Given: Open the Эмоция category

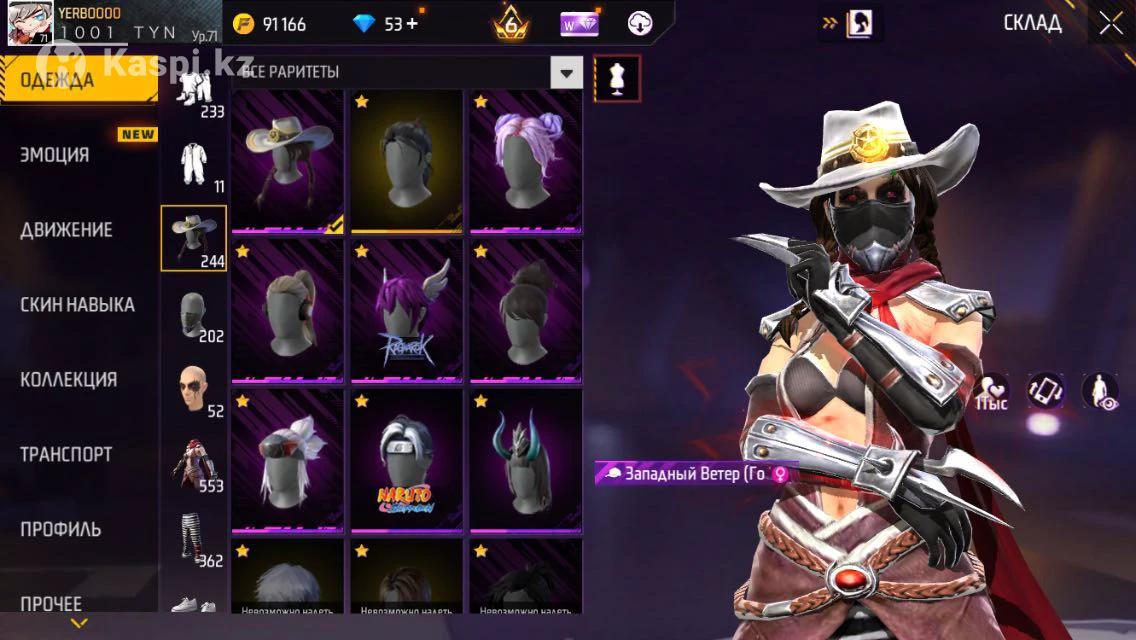Looking at the screenshot, I should (x=55, y=155).
